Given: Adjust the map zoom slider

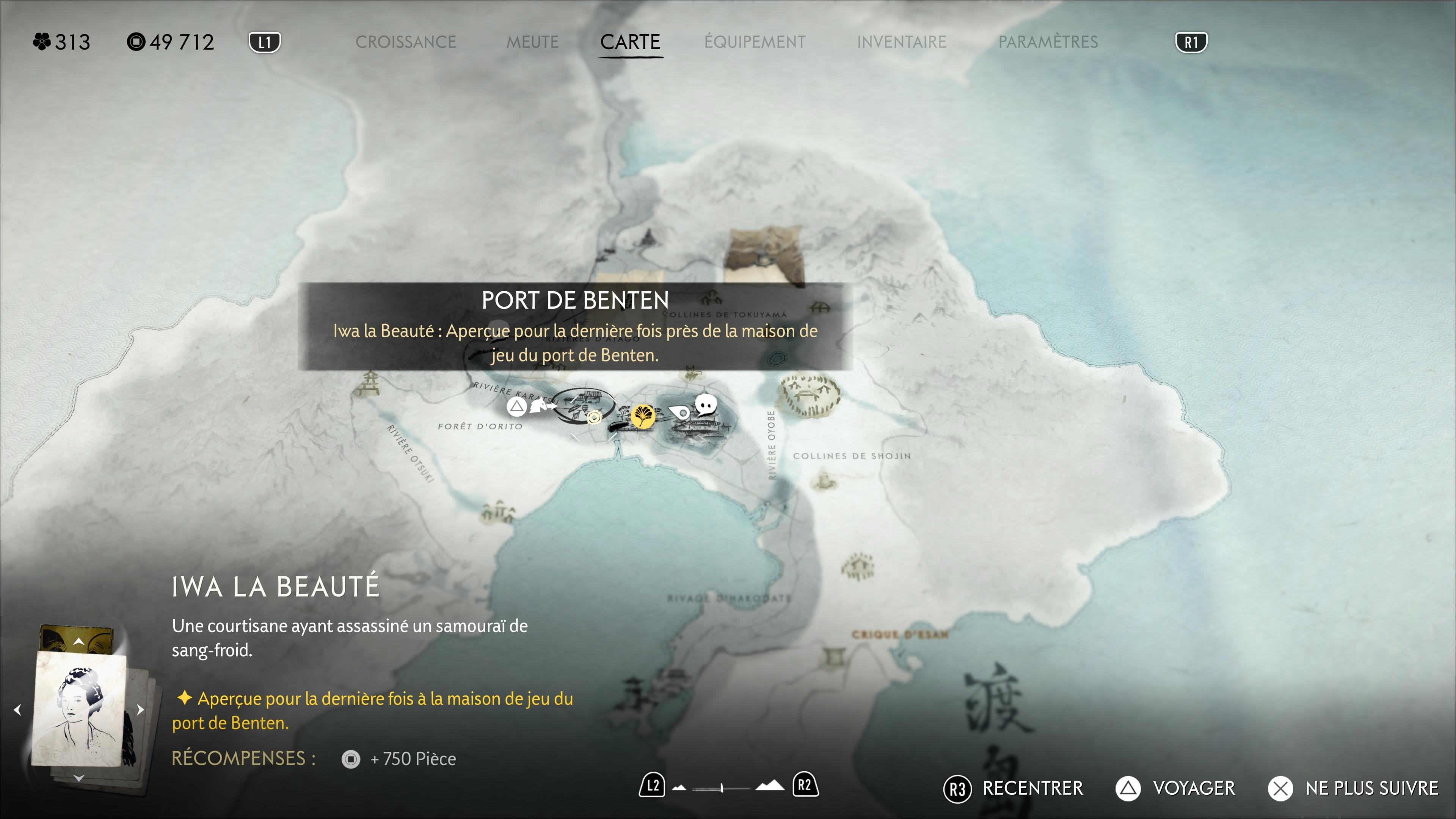Looking at the screenshot, I should [722, 788].
